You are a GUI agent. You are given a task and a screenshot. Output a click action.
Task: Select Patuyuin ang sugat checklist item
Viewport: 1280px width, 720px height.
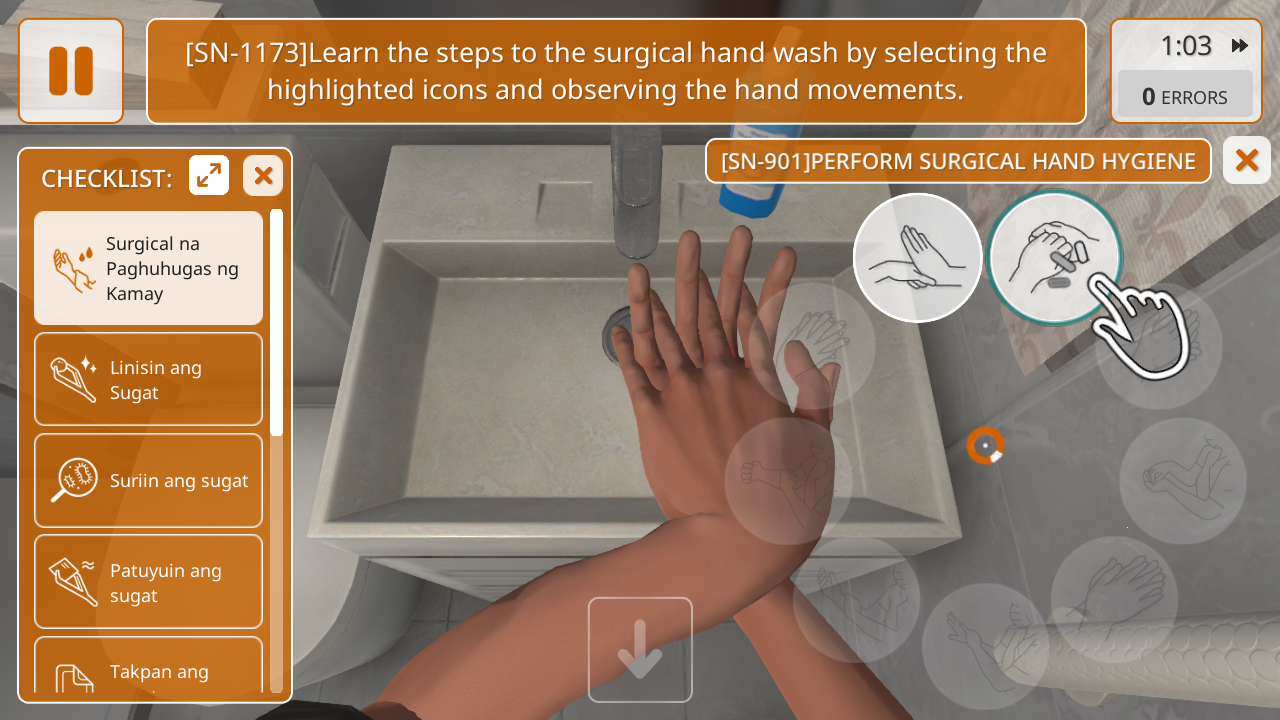point(148,582)
